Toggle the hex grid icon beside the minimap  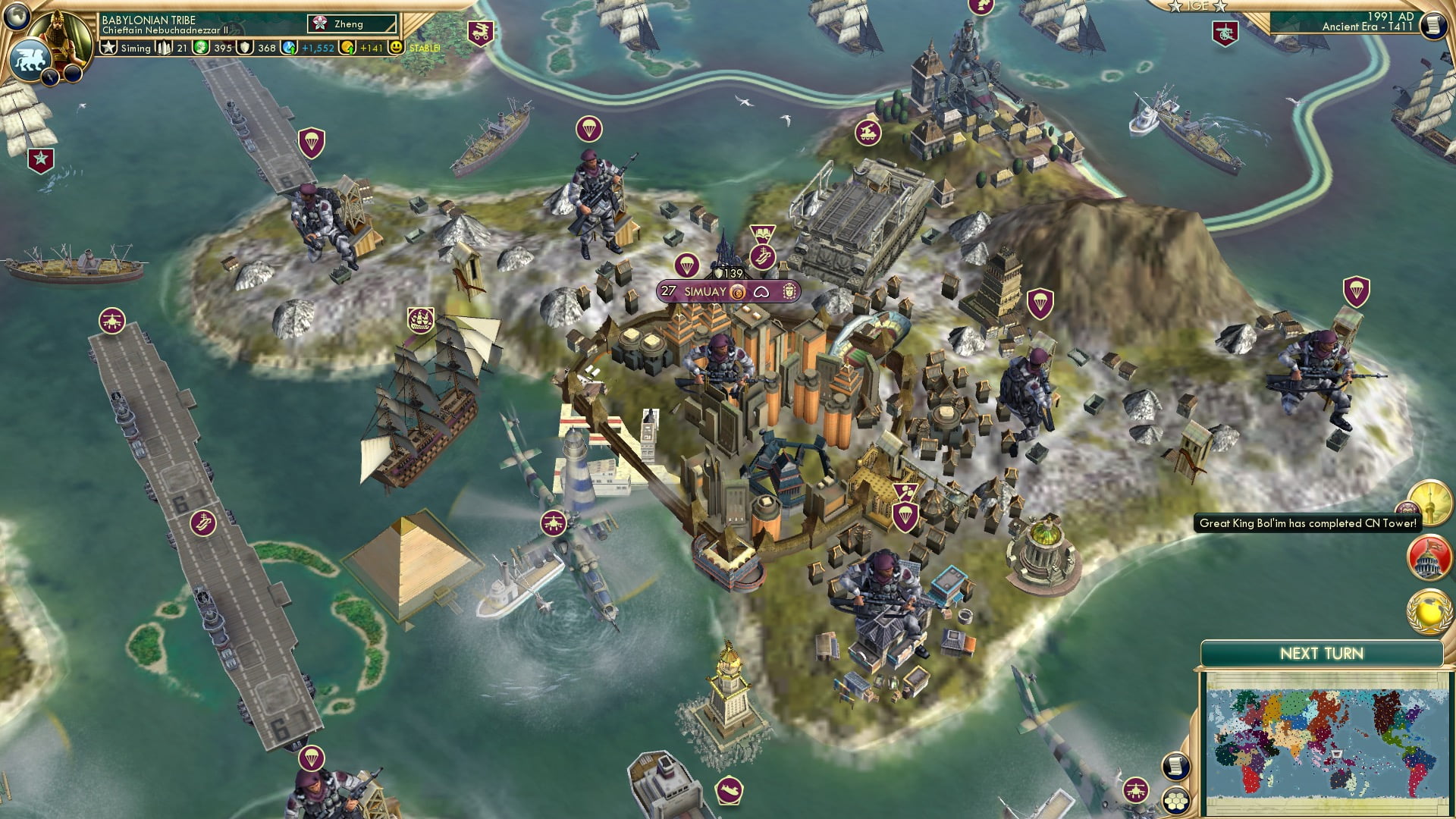[x=1177, y=802]
